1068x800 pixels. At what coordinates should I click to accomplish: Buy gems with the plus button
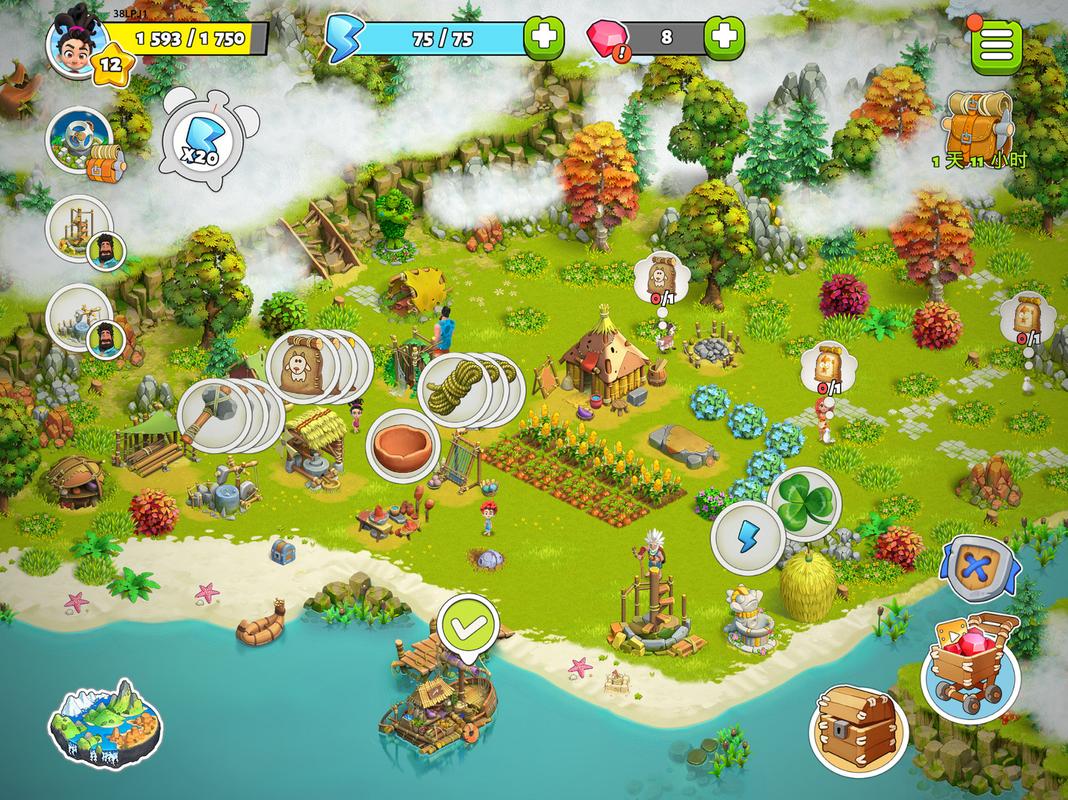pyautogui.click(x=724, y=39)
